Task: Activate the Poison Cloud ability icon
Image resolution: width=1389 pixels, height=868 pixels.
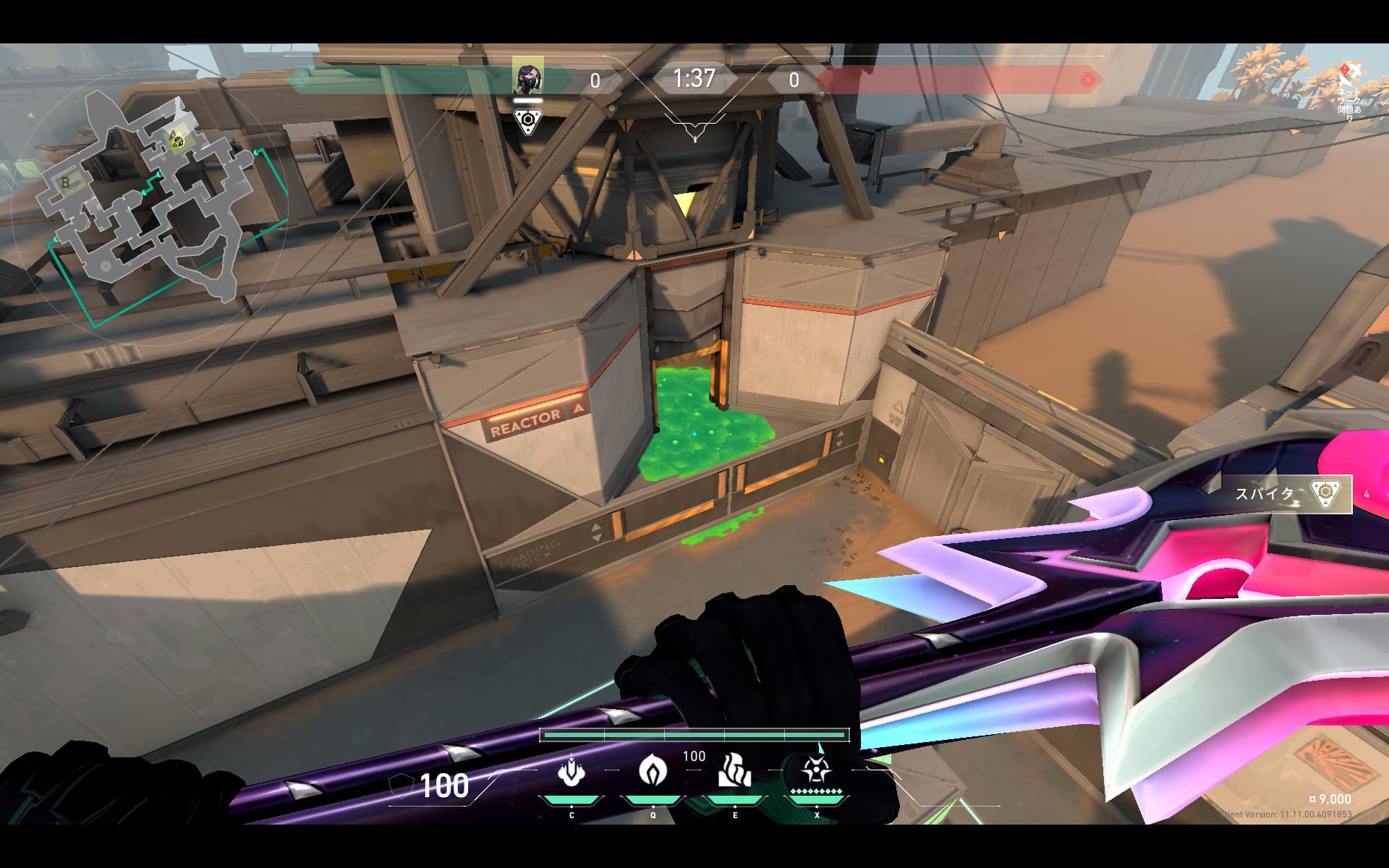Action: coord(653,770)
